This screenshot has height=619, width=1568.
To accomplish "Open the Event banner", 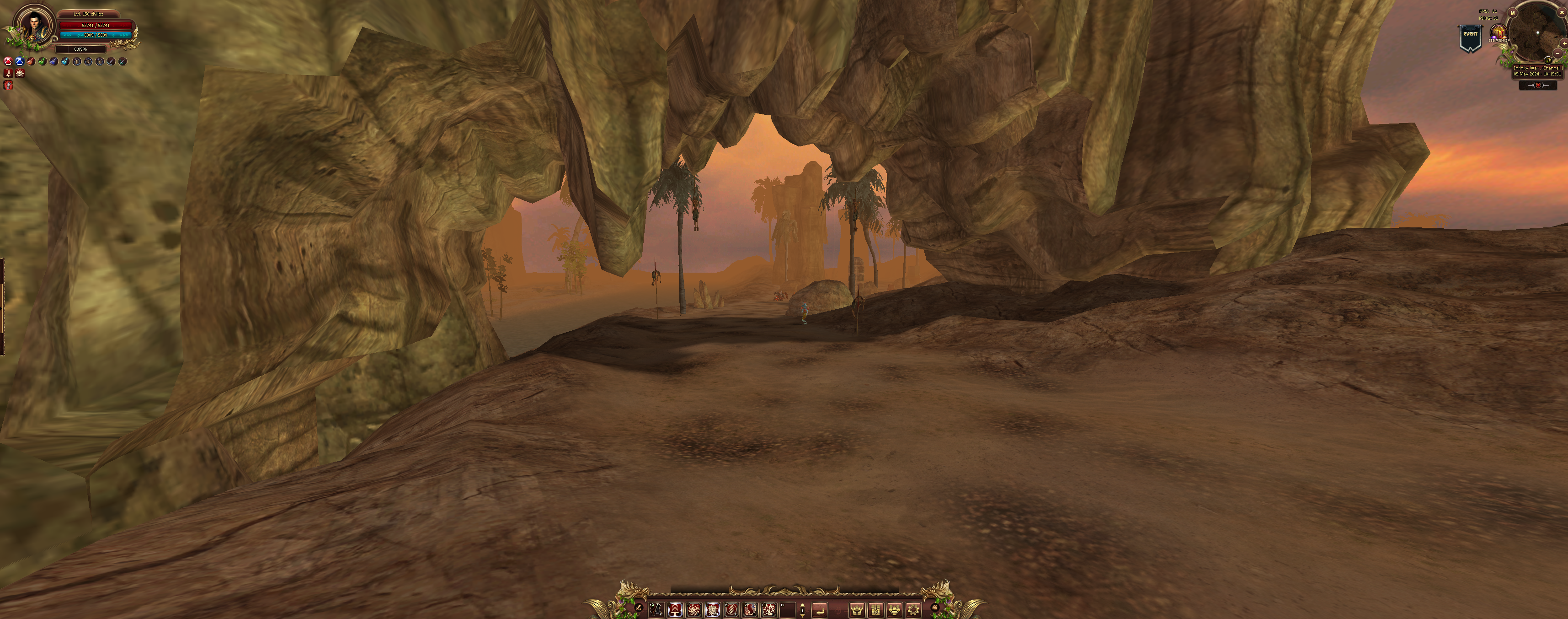I will tap(1470, 38).
